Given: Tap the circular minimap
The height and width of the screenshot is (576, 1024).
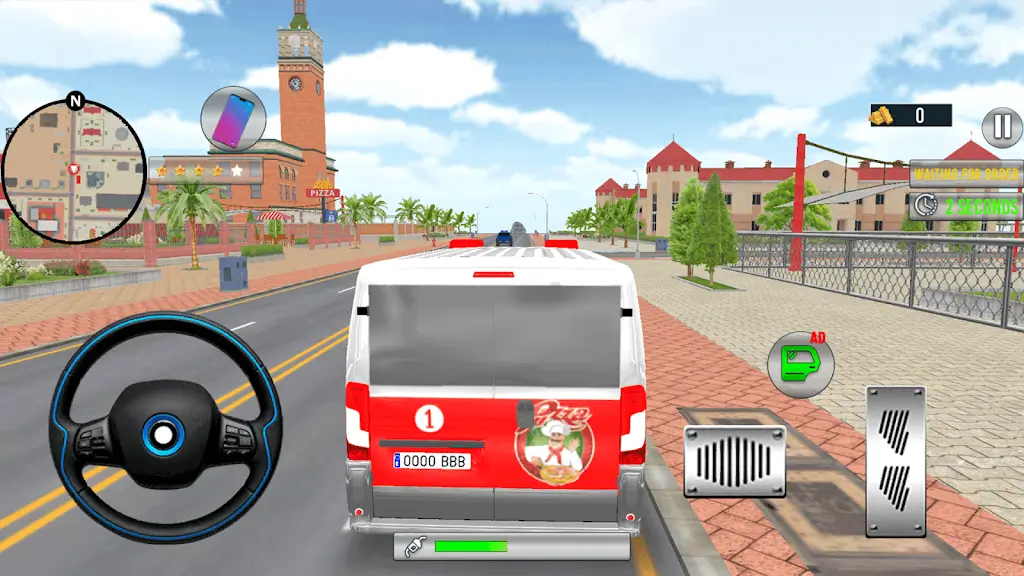Looking at the screenshot, I should pyautogui.click(x=73, y=171).
